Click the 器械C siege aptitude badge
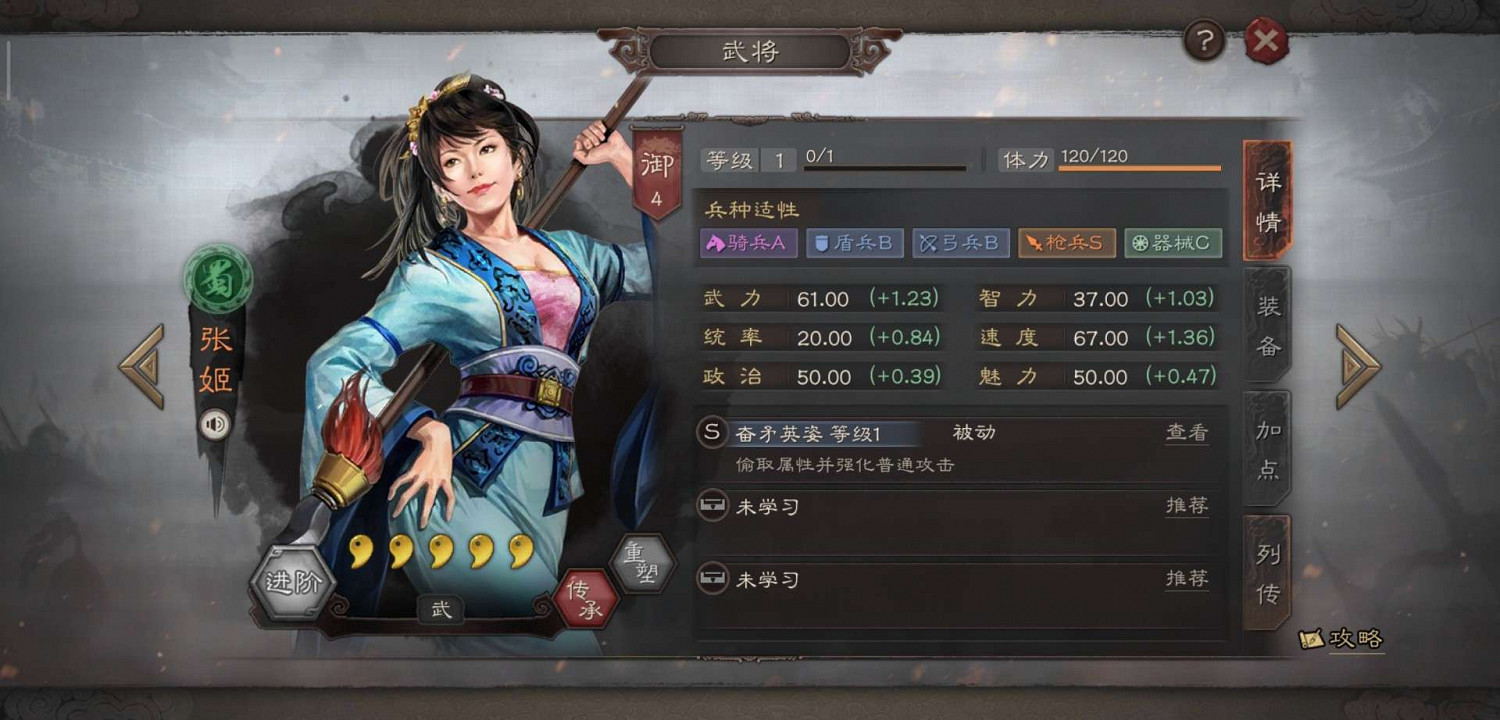This screenshot has width=1500, height=720. [x=1173, y=242]
